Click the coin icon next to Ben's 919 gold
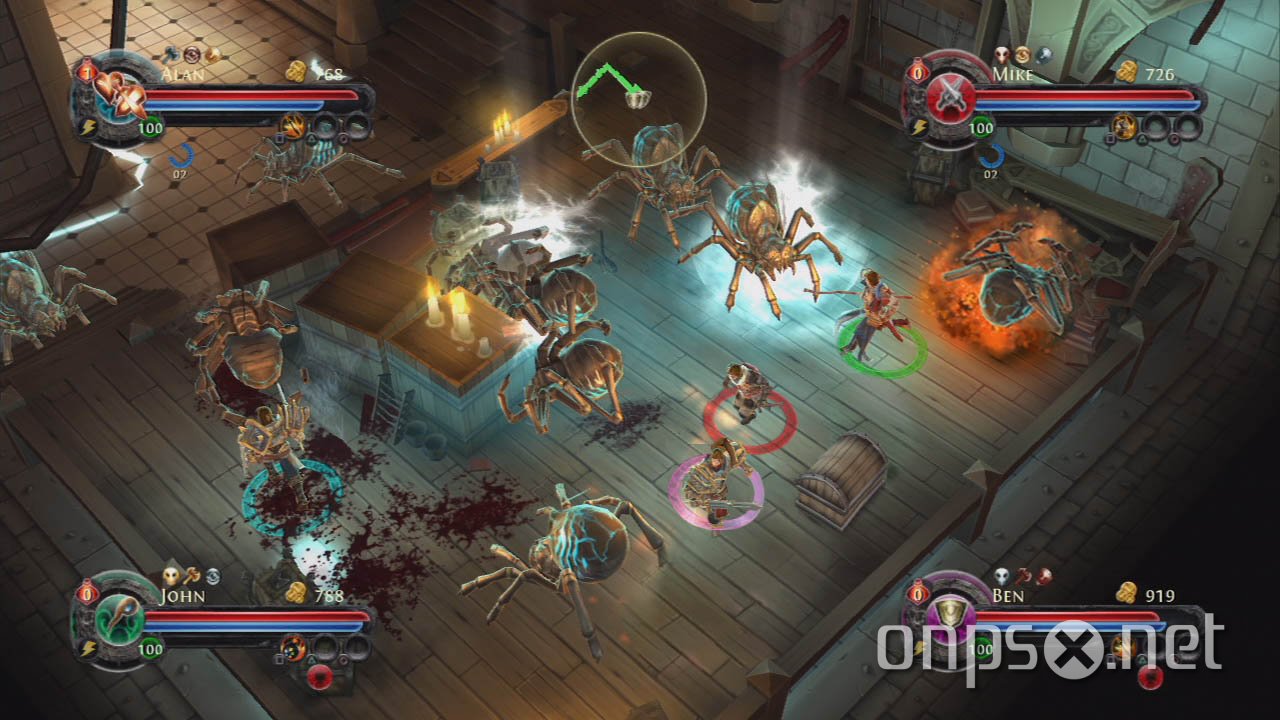Image resolution: width=1280 pixels, height=720 pixels. (1127, 594)
